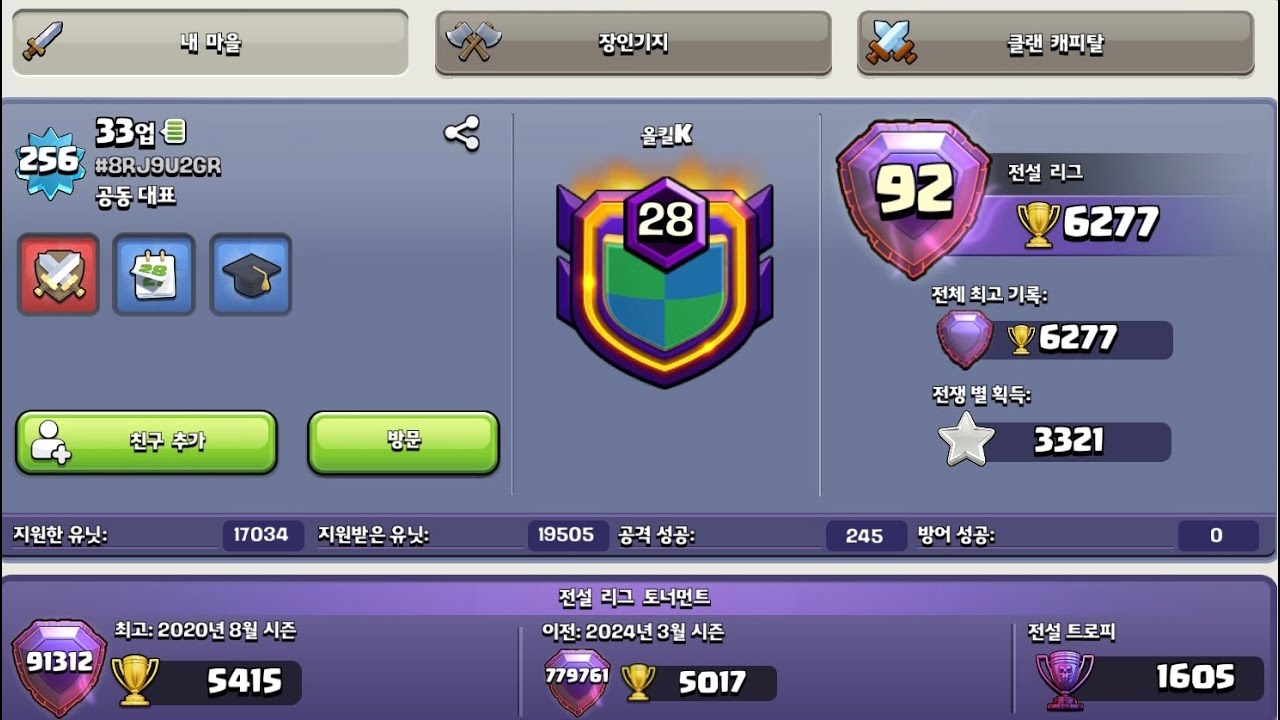
Task: Switch to the 내 마을 tab
Action: (x=210, y=43)
